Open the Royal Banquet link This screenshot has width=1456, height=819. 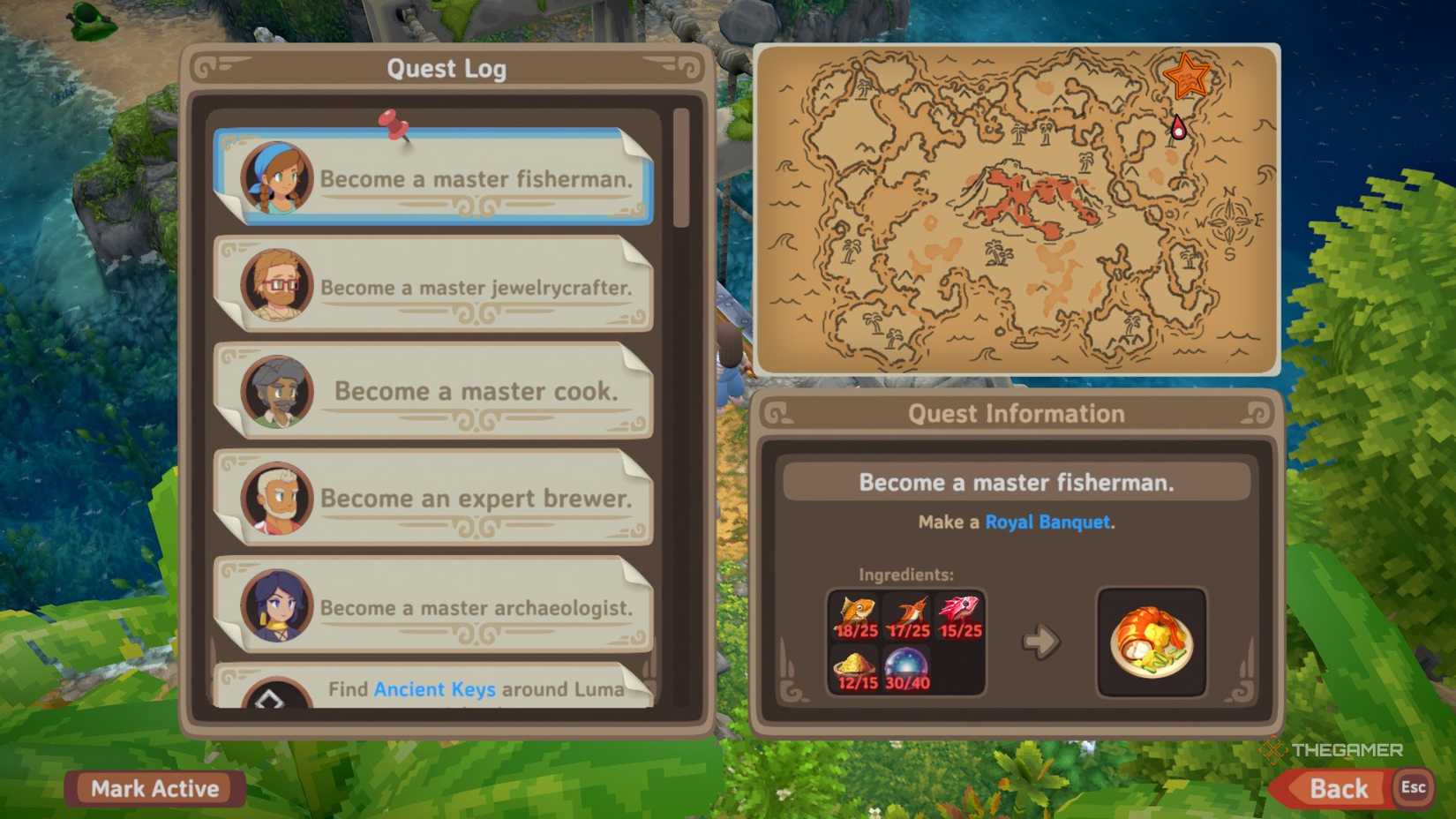point(1048,522)
